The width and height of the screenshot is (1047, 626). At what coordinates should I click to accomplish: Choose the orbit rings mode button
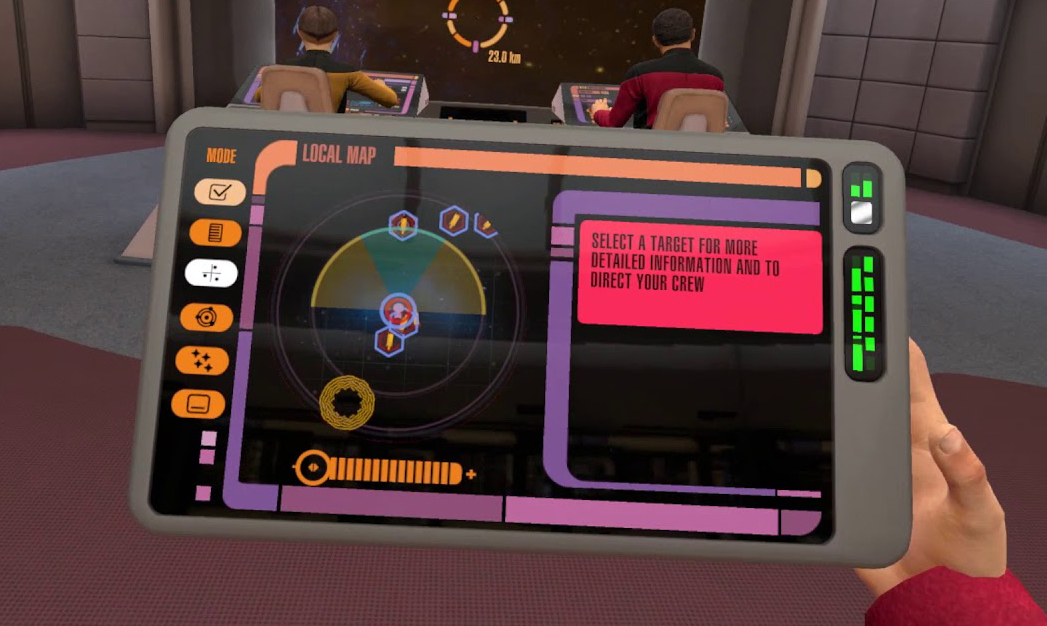pos(207,318)
